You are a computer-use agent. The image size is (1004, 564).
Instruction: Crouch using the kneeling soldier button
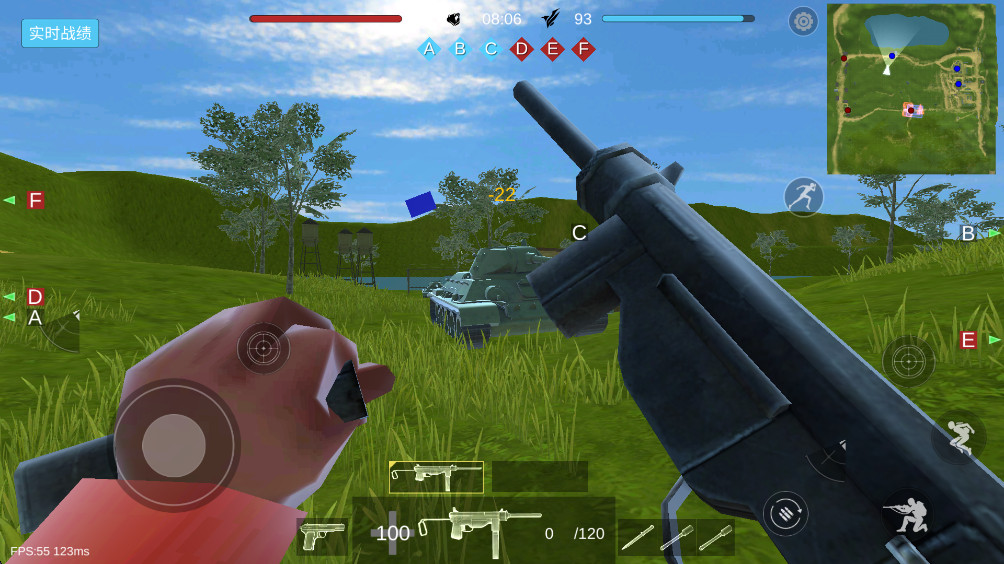908,514
